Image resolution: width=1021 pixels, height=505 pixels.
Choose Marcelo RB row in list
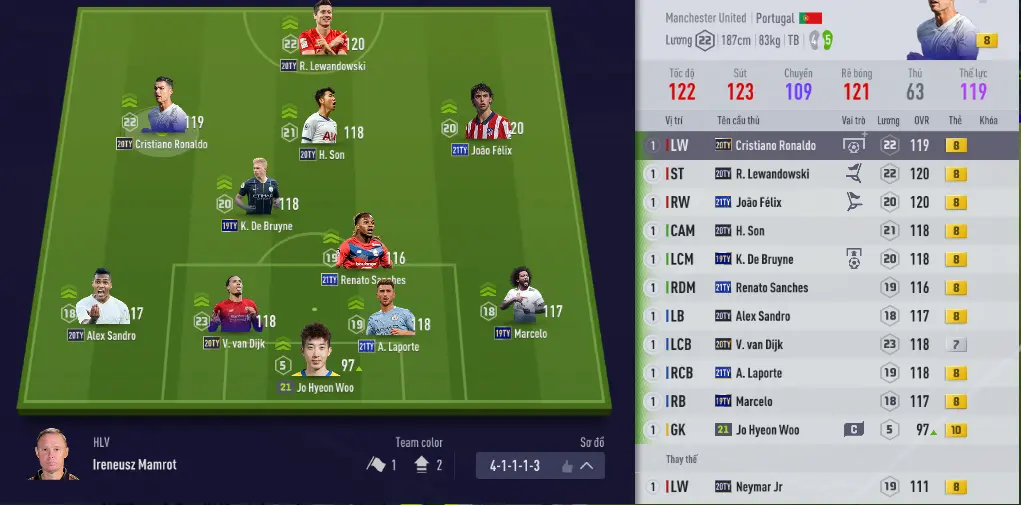tap(753, 402)
